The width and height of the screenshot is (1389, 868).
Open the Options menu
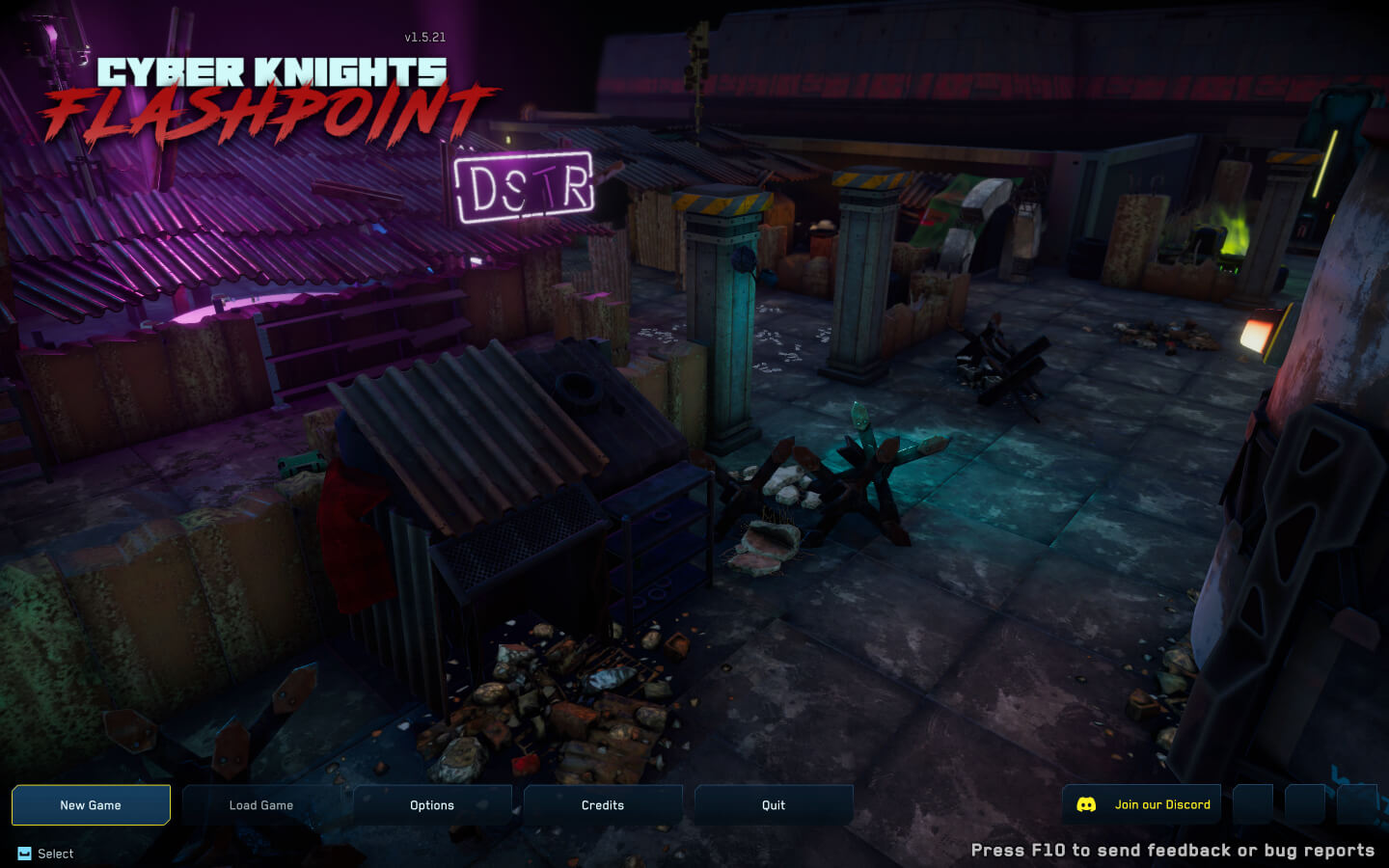click(x=432, y=805)
